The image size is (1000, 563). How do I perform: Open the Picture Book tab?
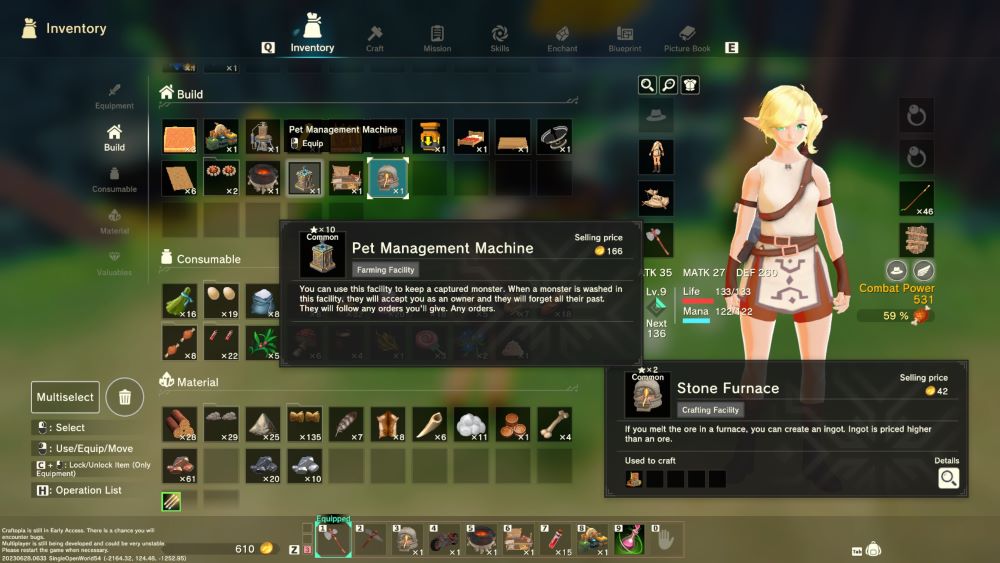point(687,38)
